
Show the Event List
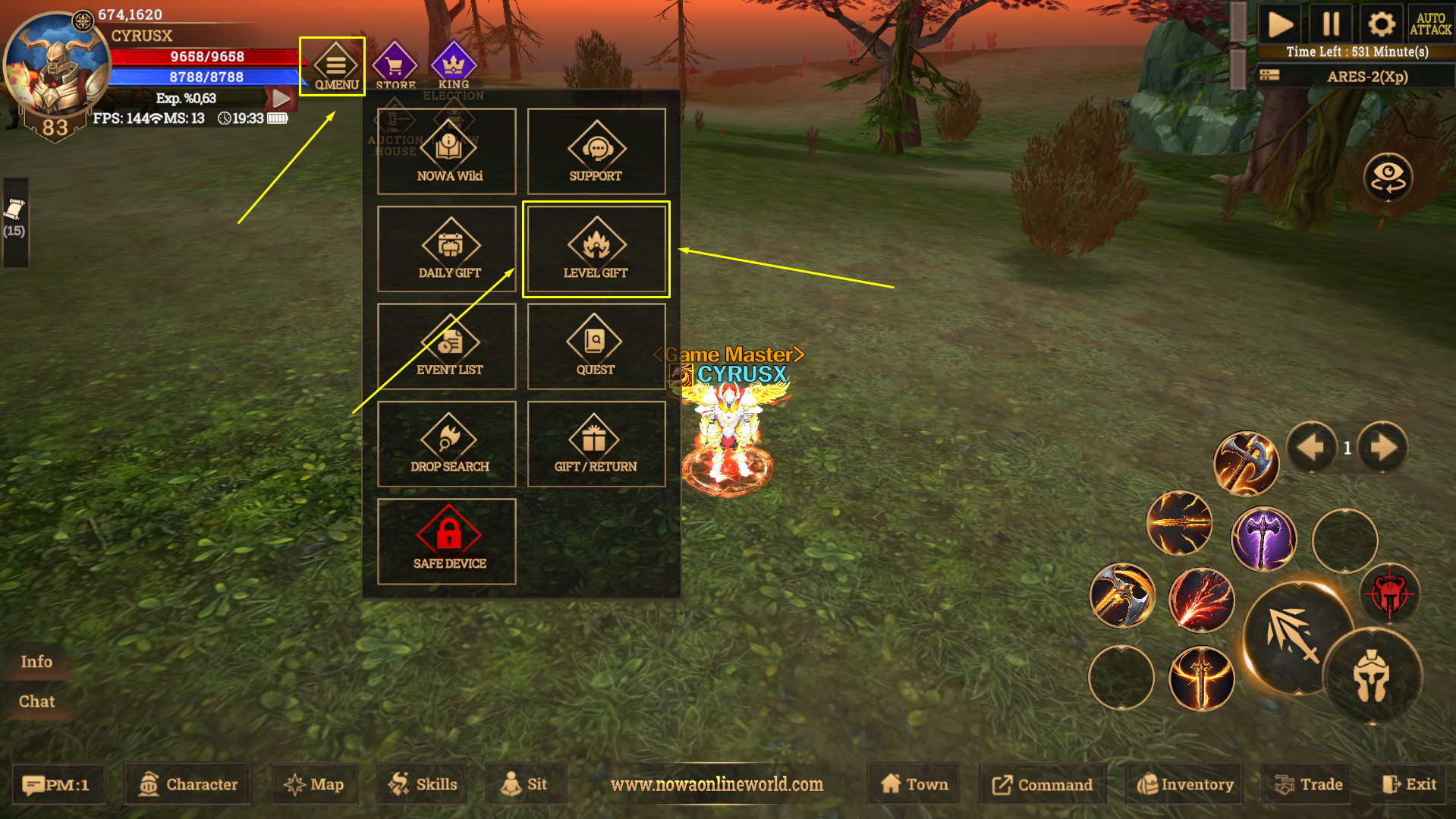click(447, 346)
